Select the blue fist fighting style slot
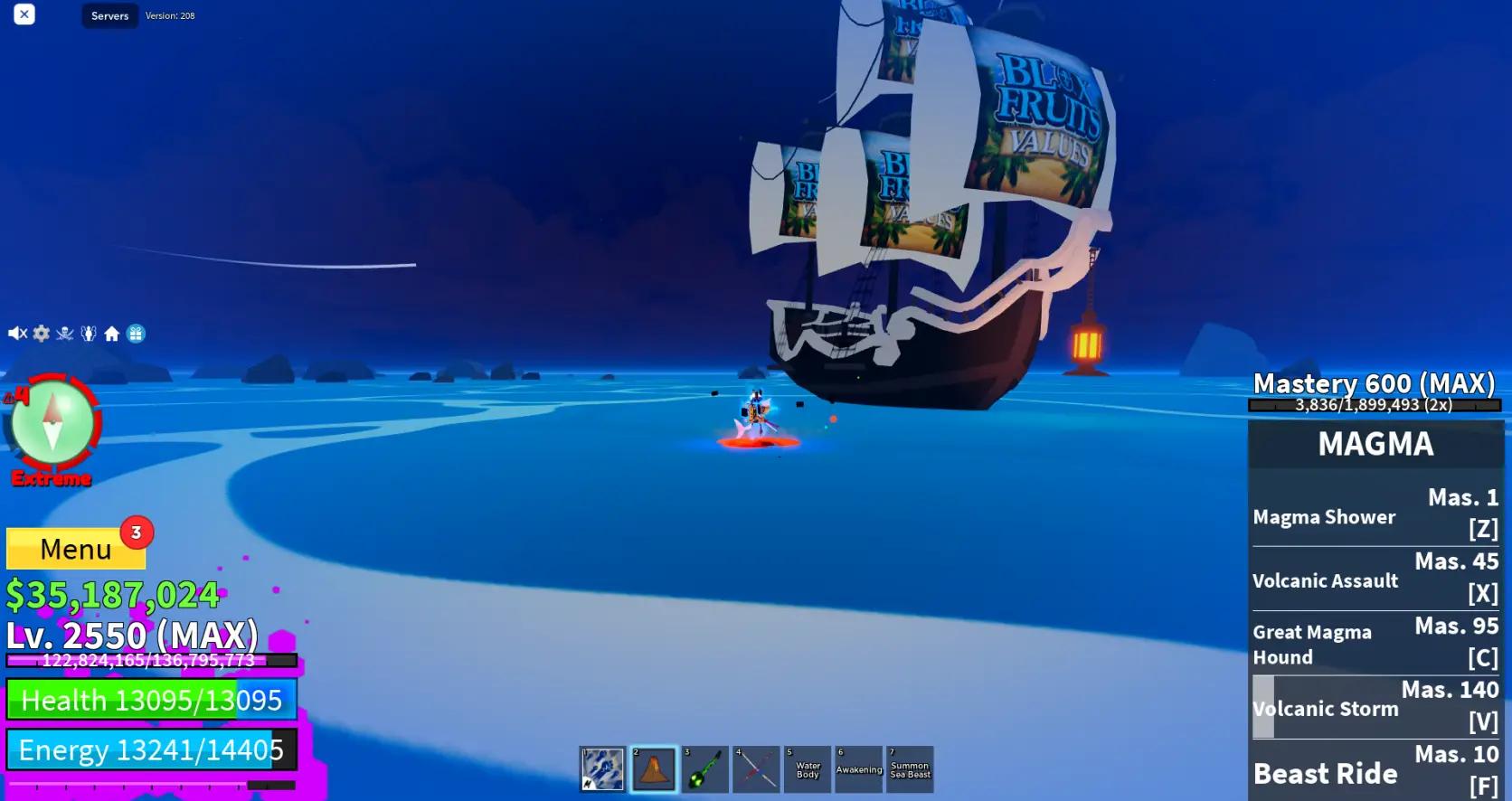 pos(602,769)
